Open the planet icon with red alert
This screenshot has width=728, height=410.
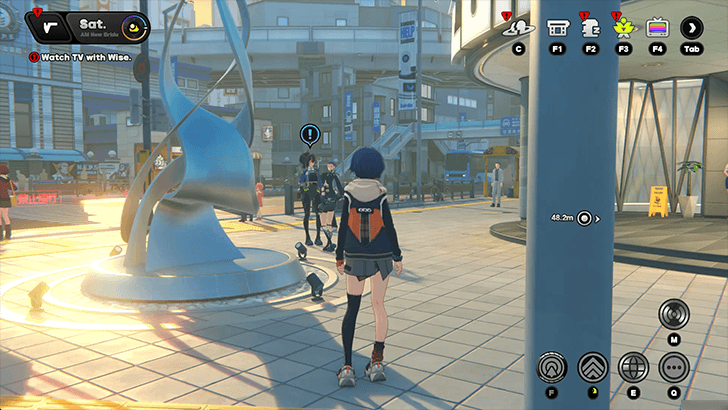(x=517, y=28)
